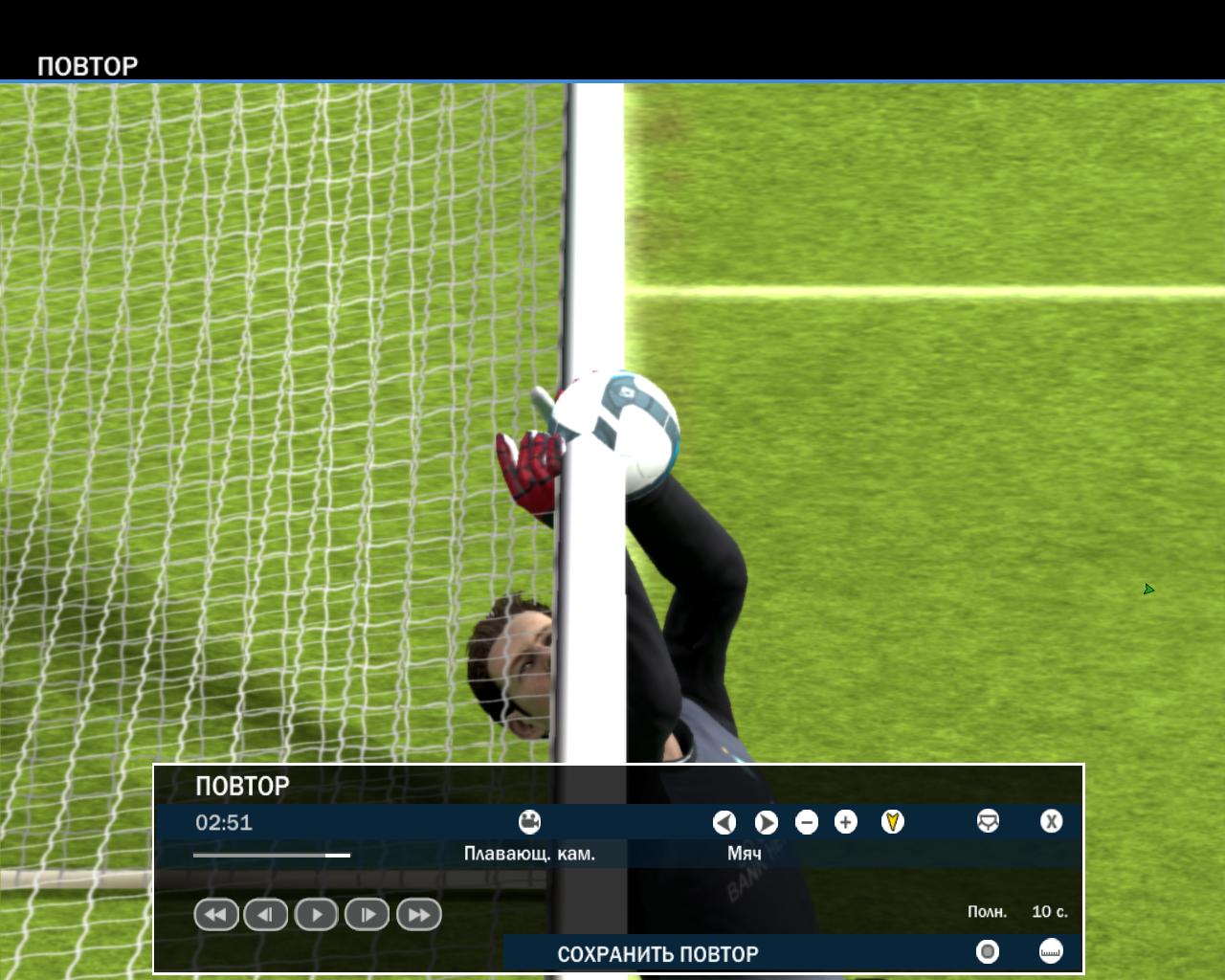This screenshot has width=1225, height=980.
Task: Select the next target arrow
Action: [766, 822]
